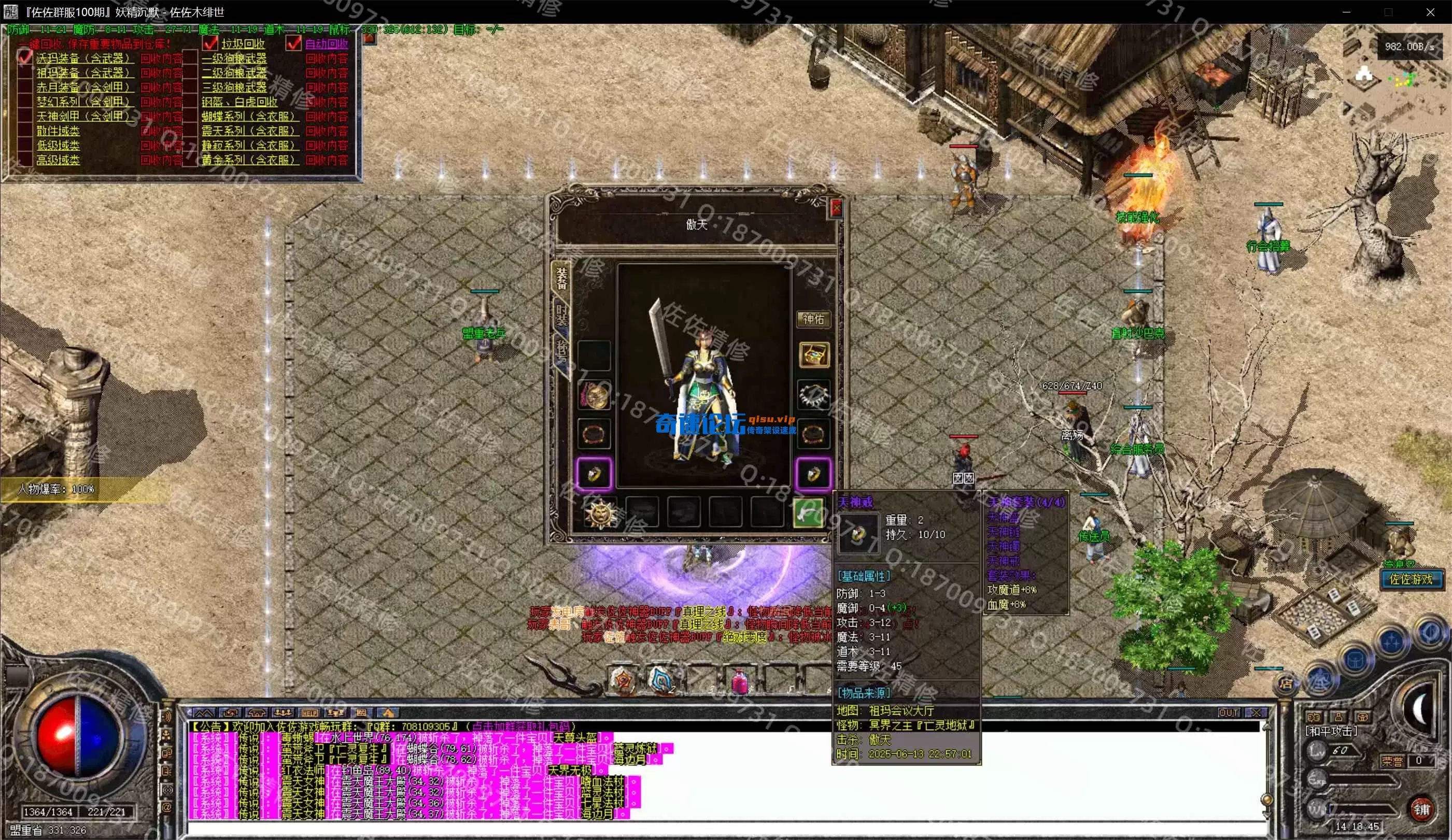Open the 神佑 button in the equipment panel
The width and height of the screenshot is (1452, 840).
point(813,319)
